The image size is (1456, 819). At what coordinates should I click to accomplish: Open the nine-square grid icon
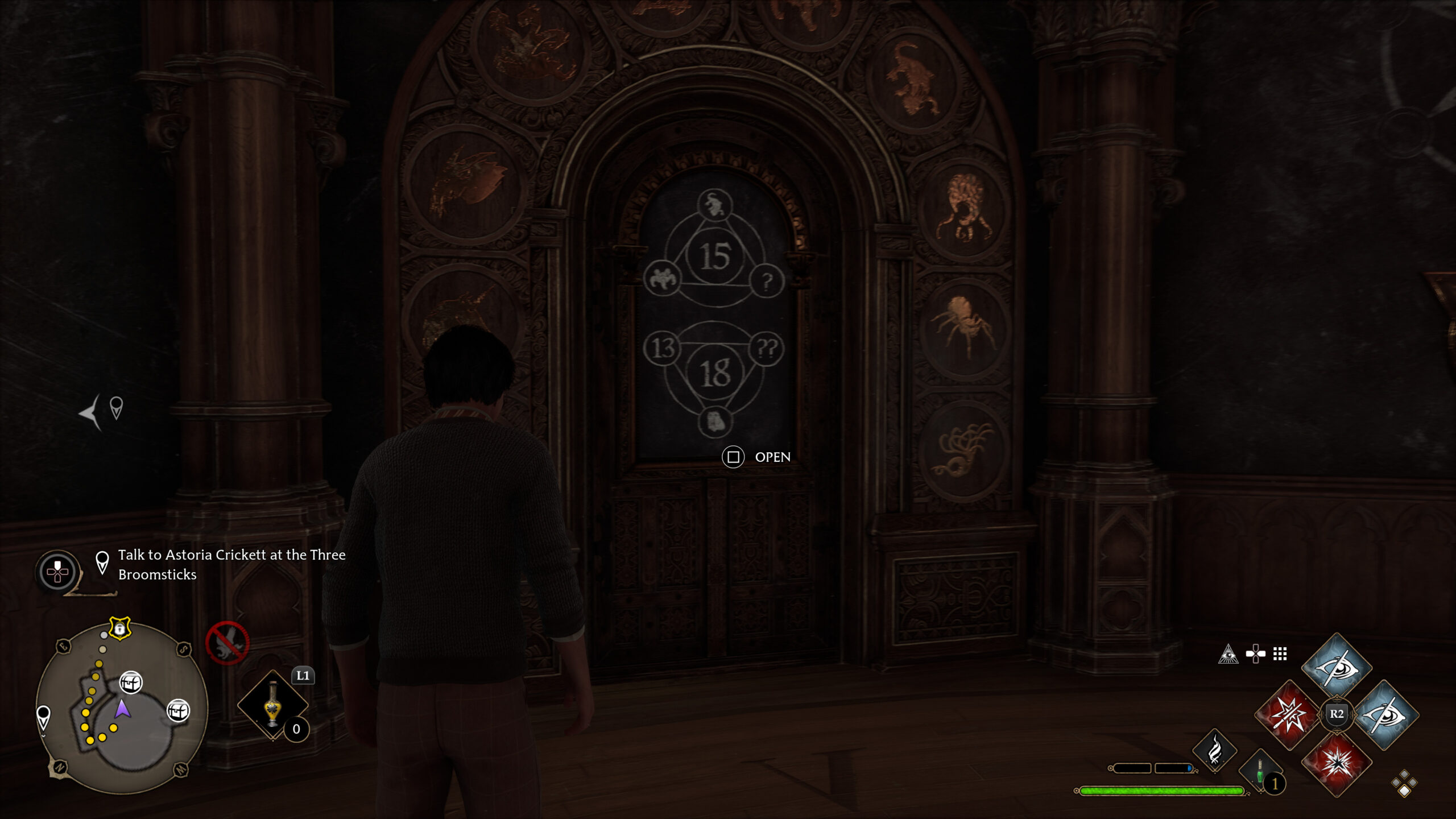click(x=1280, y=654)
